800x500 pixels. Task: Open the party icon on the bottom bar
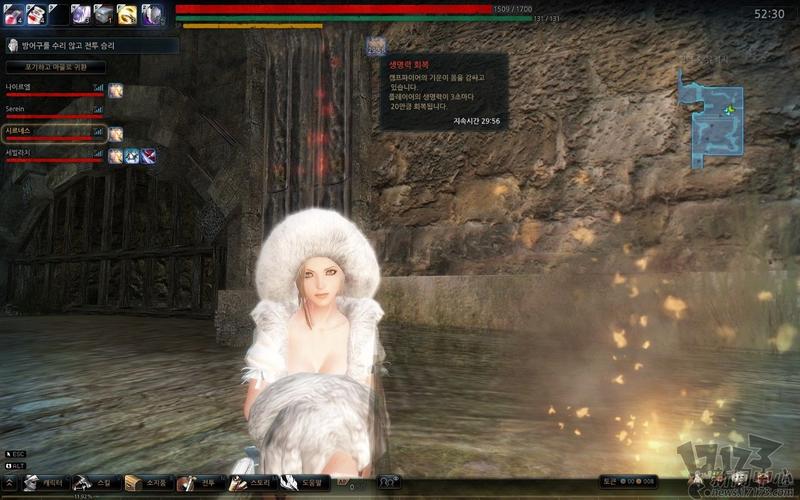[x=387, y=482]
